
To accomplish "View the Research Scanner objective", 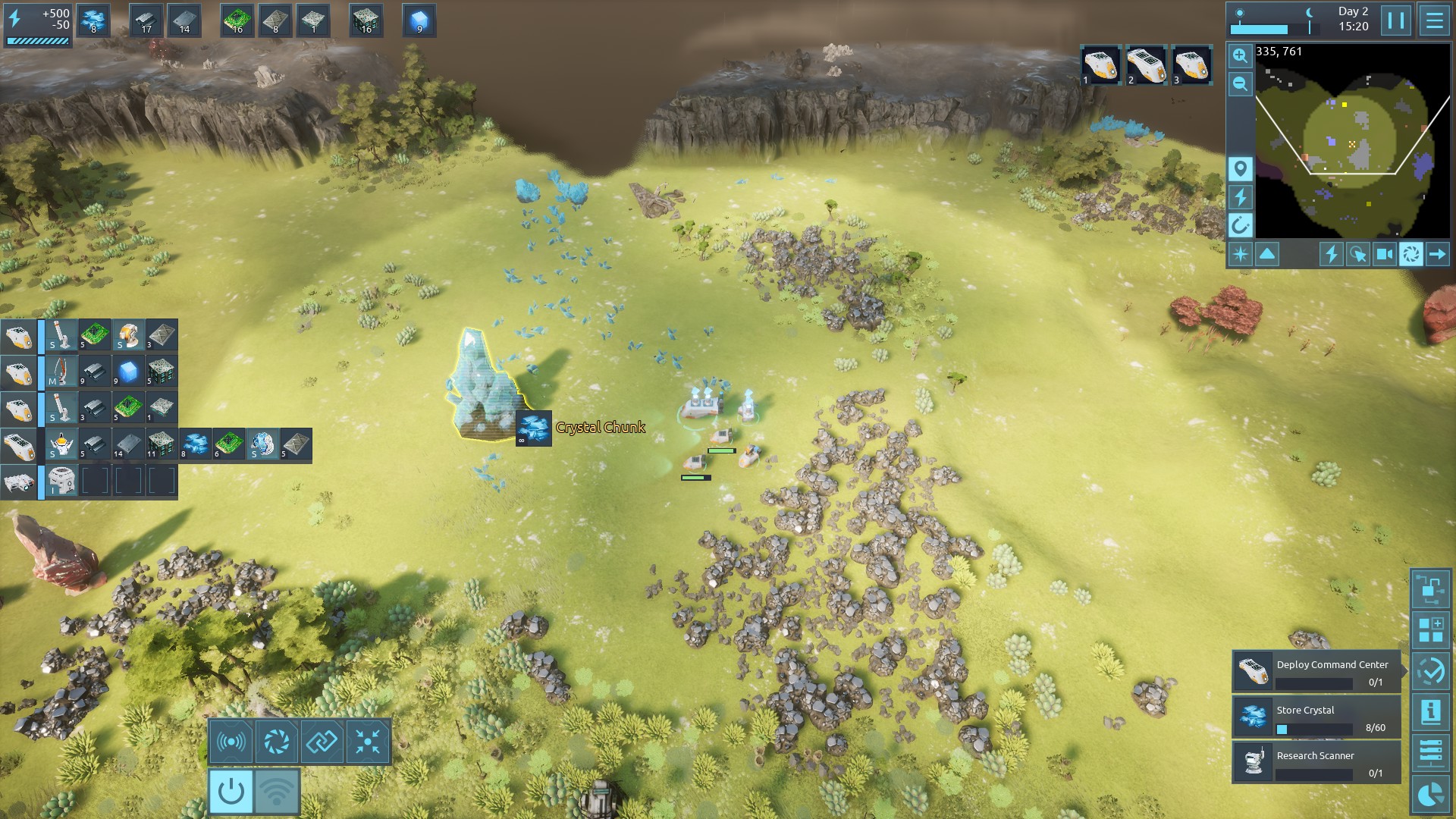I will (1316, 764).
